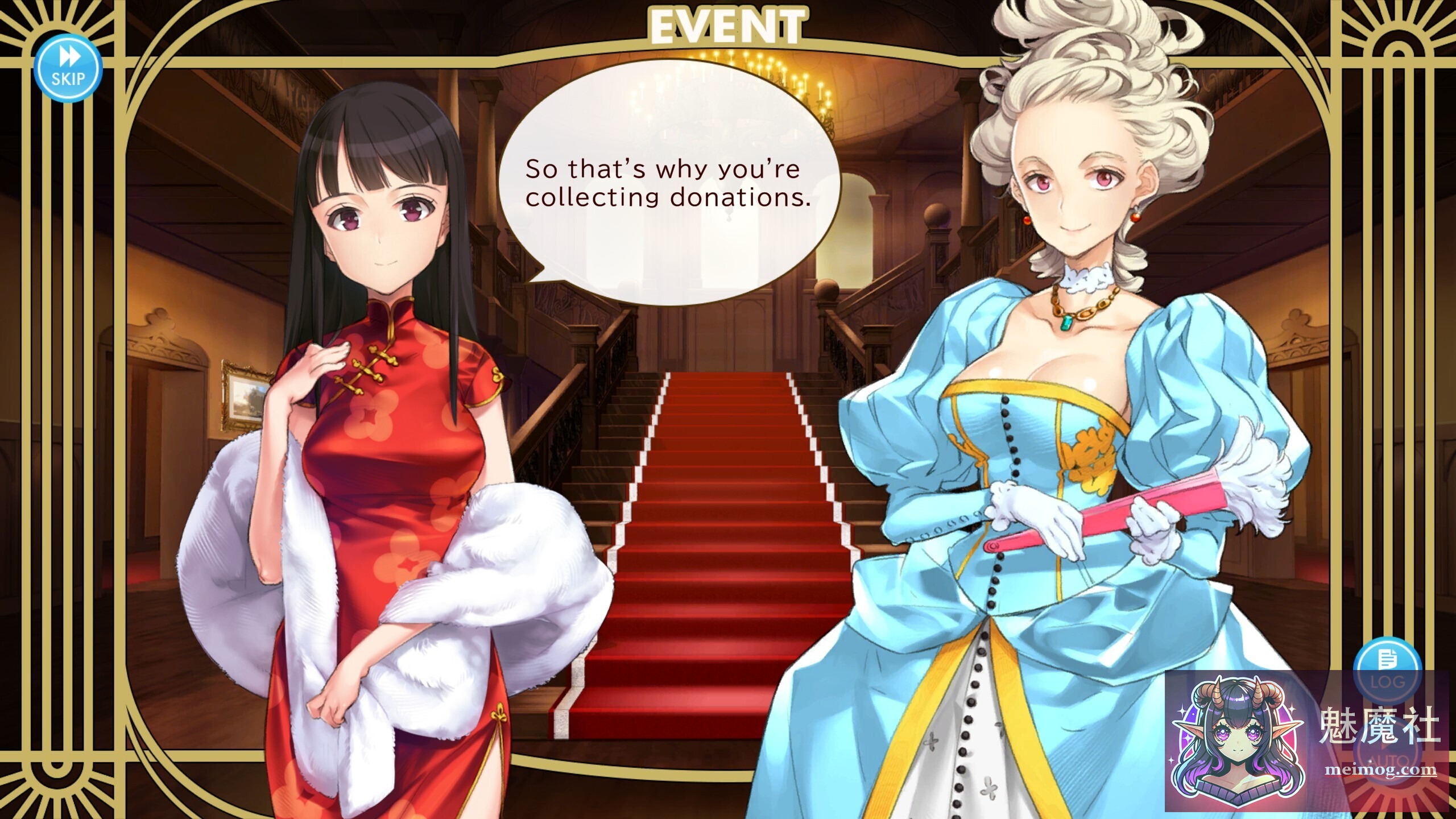1456x819 pixels.
Task: Click the double-arrow symbol inside the SKIP button
Action: (x=69, y=57)
